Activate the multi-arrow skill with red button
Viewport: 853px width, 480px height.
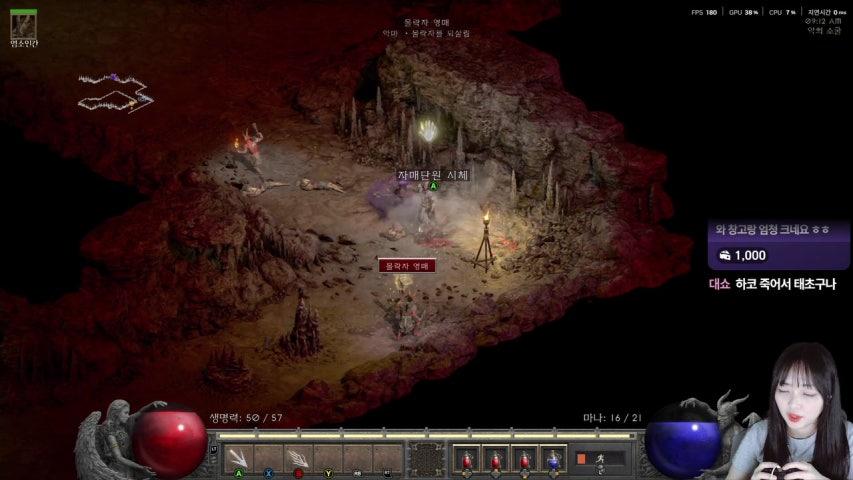[298, 458]
